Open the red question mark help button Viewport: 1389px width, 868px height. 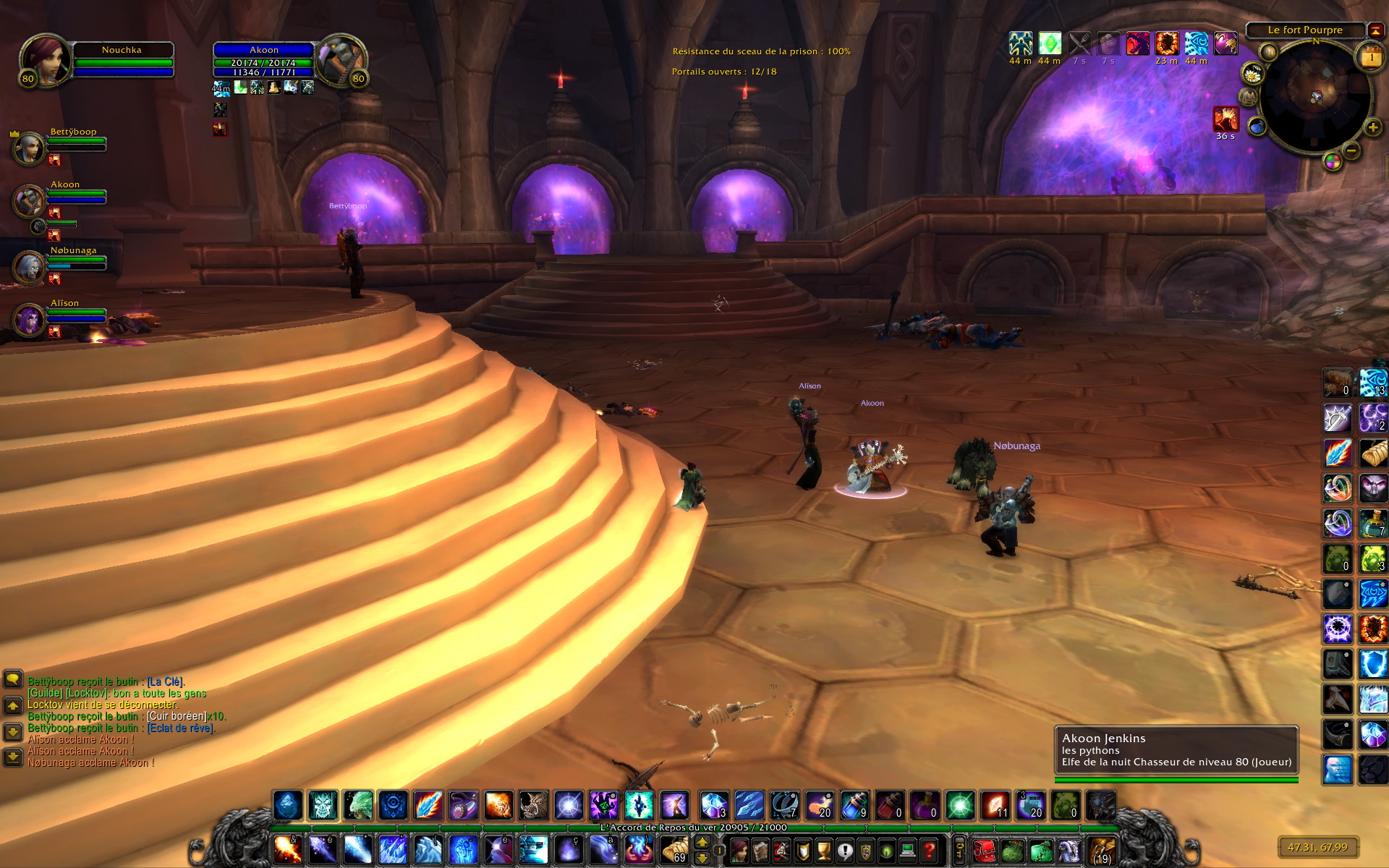[x=930, y=850]
